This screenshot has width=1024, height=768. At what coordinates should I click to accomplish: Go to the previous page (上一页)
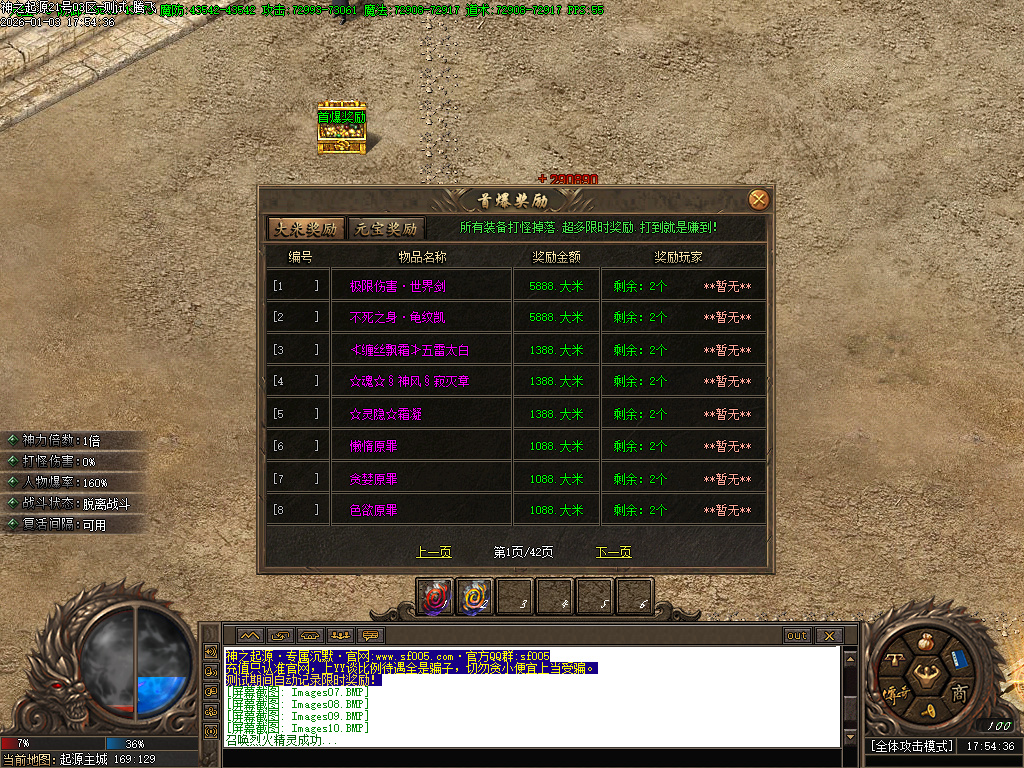pos(433,552)
